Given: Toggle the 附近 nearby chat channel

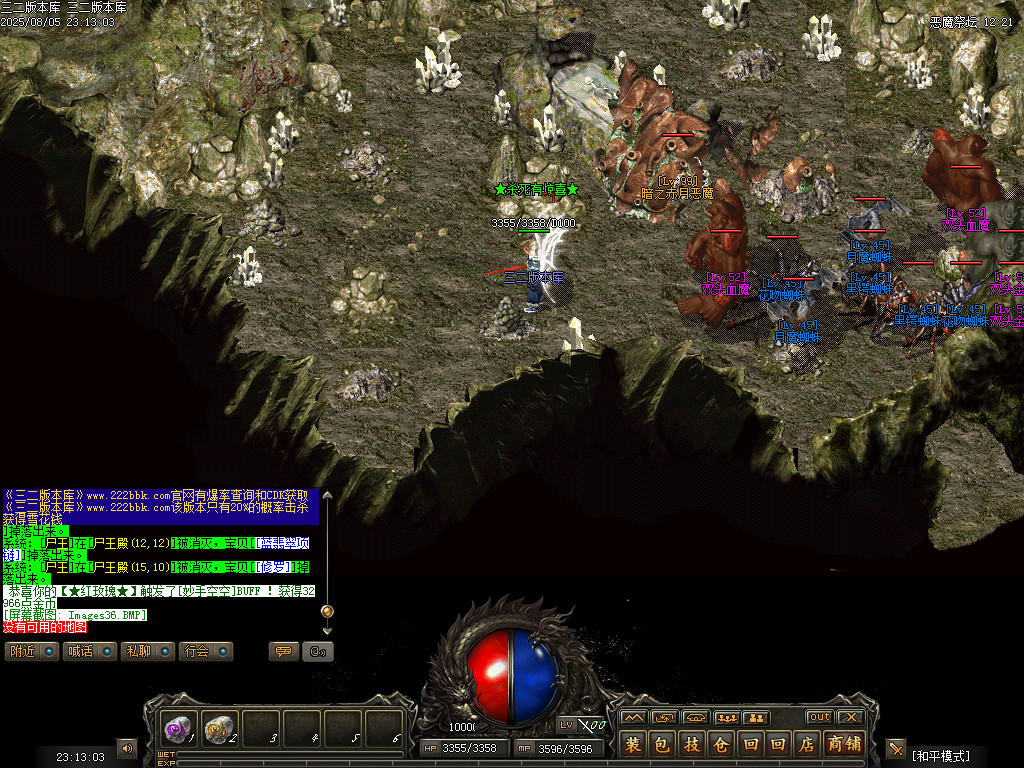Looking at the screenshot, I should click(x=30, y=651).
